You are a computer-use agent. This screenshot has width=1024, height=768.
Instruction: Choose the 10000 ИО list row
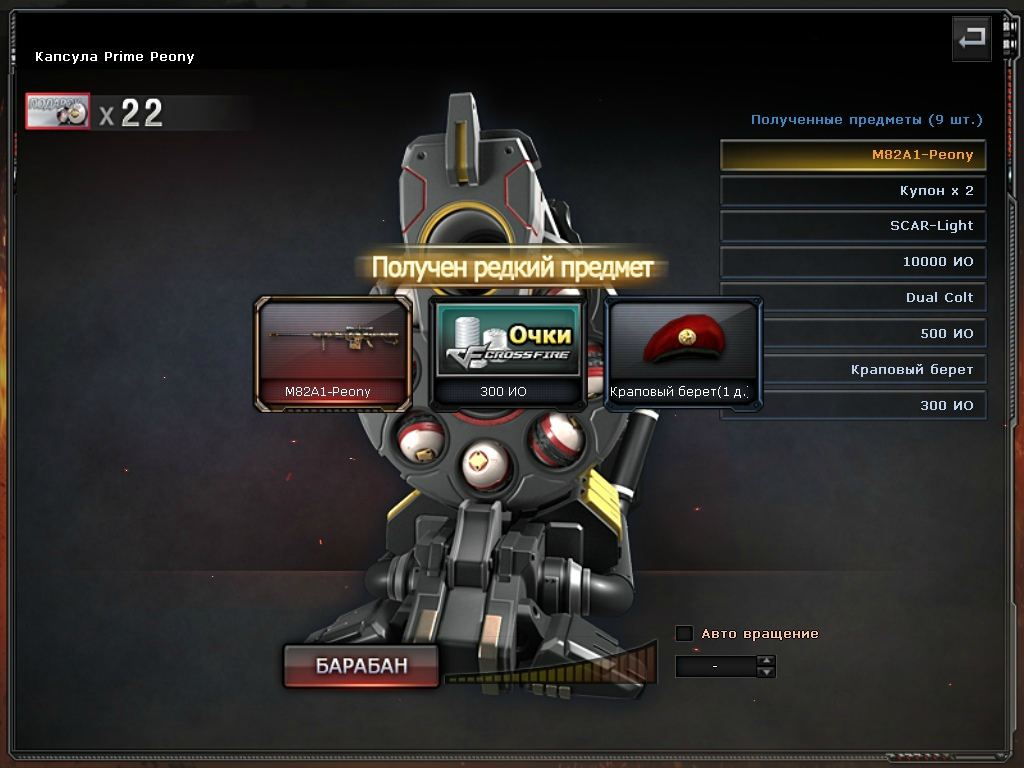(x=853, y=262)
